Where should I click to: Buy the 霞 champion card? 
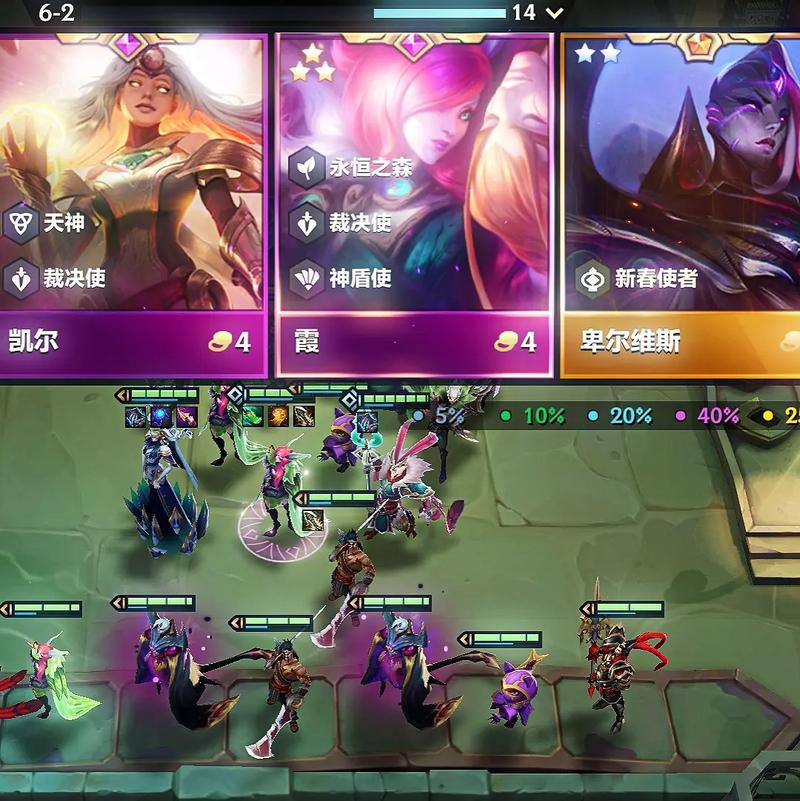(414, 200)
